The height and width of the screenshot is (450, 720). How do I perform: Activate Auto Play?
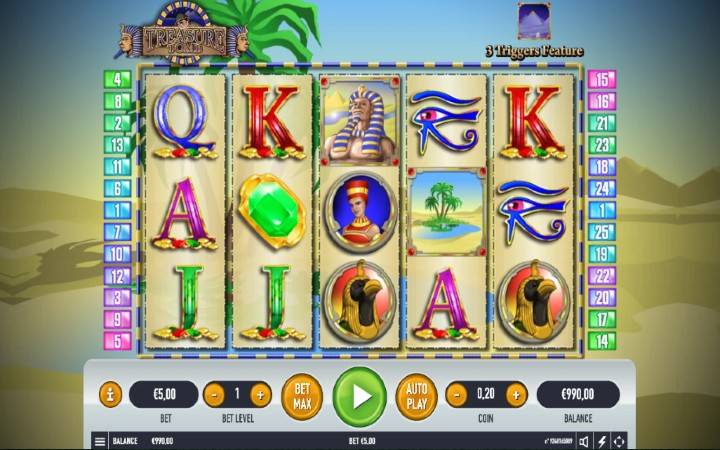click(416, 395)
